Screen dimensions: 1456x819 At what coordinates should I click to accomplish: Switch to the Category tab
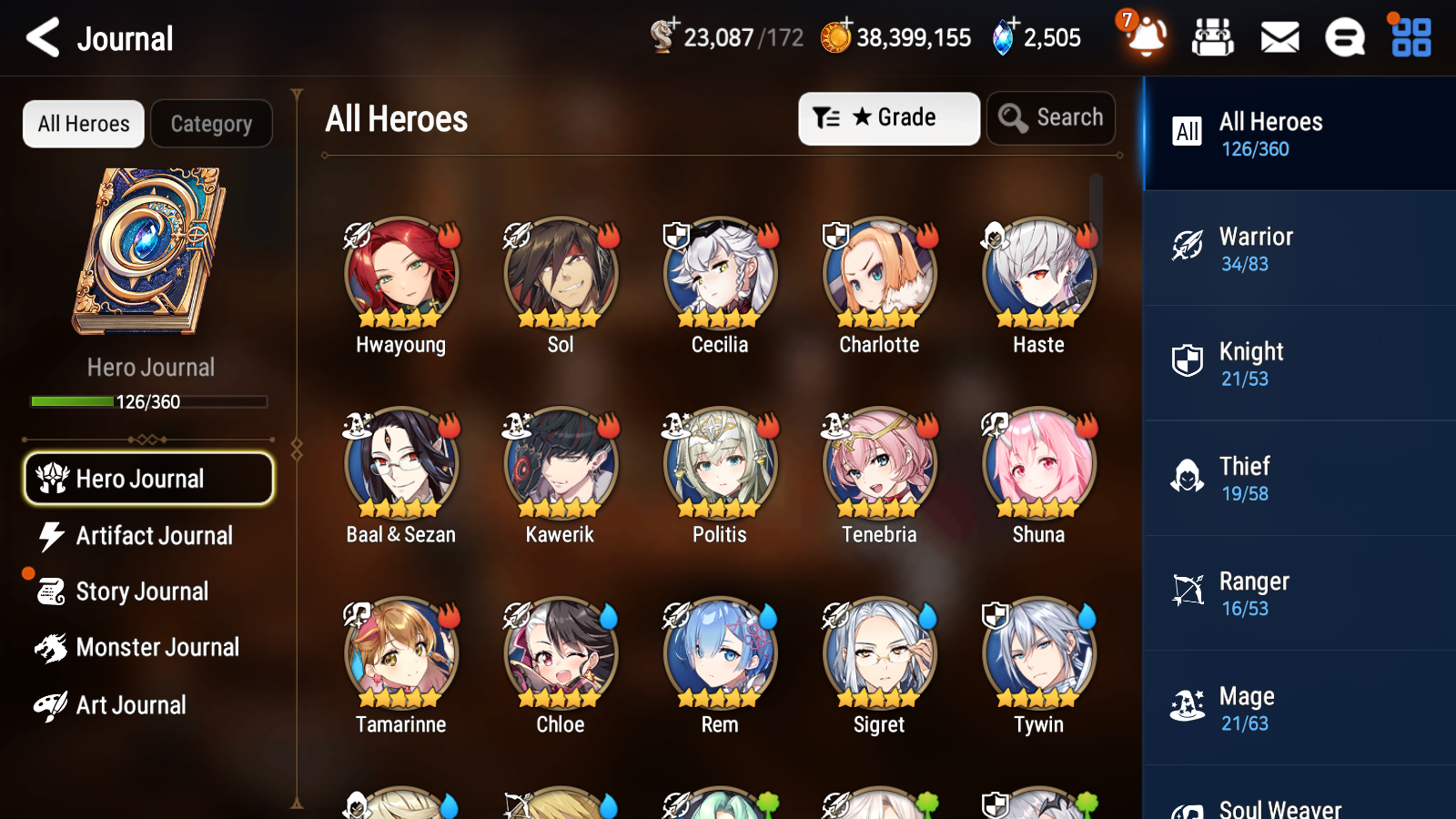point(211,124)
